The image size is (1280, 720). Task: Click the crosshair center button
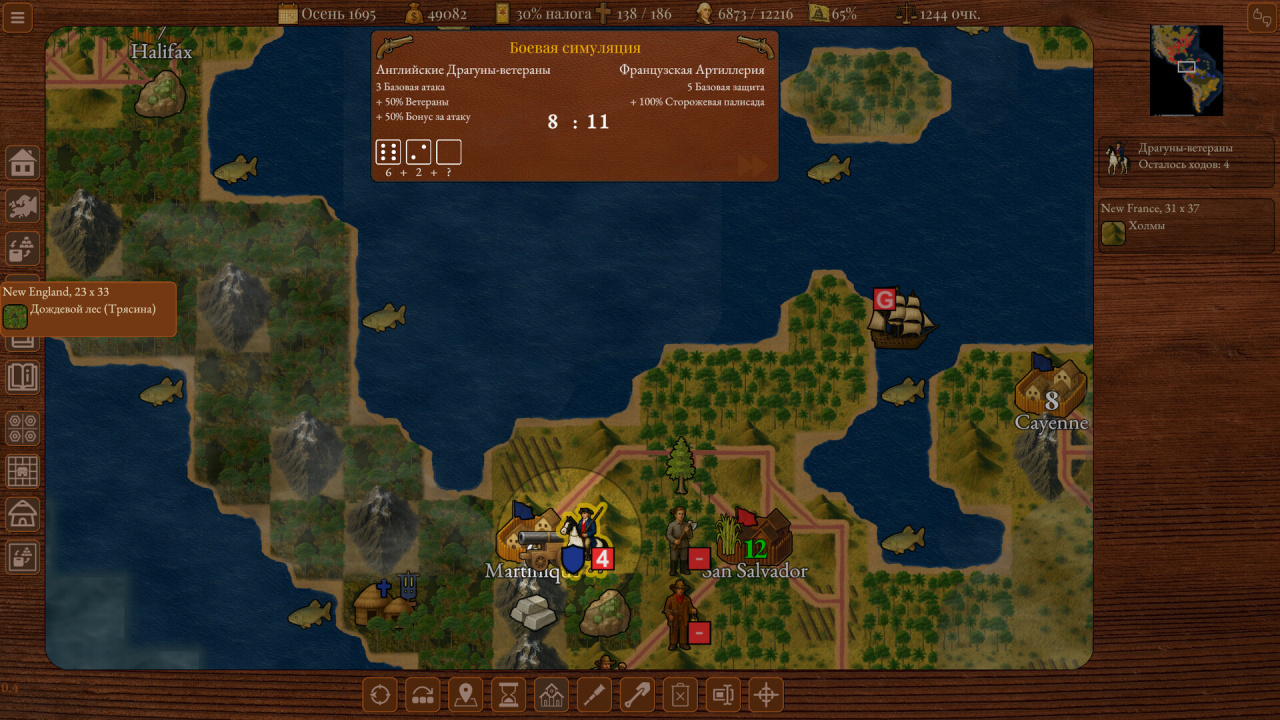(x=766, y=695)
